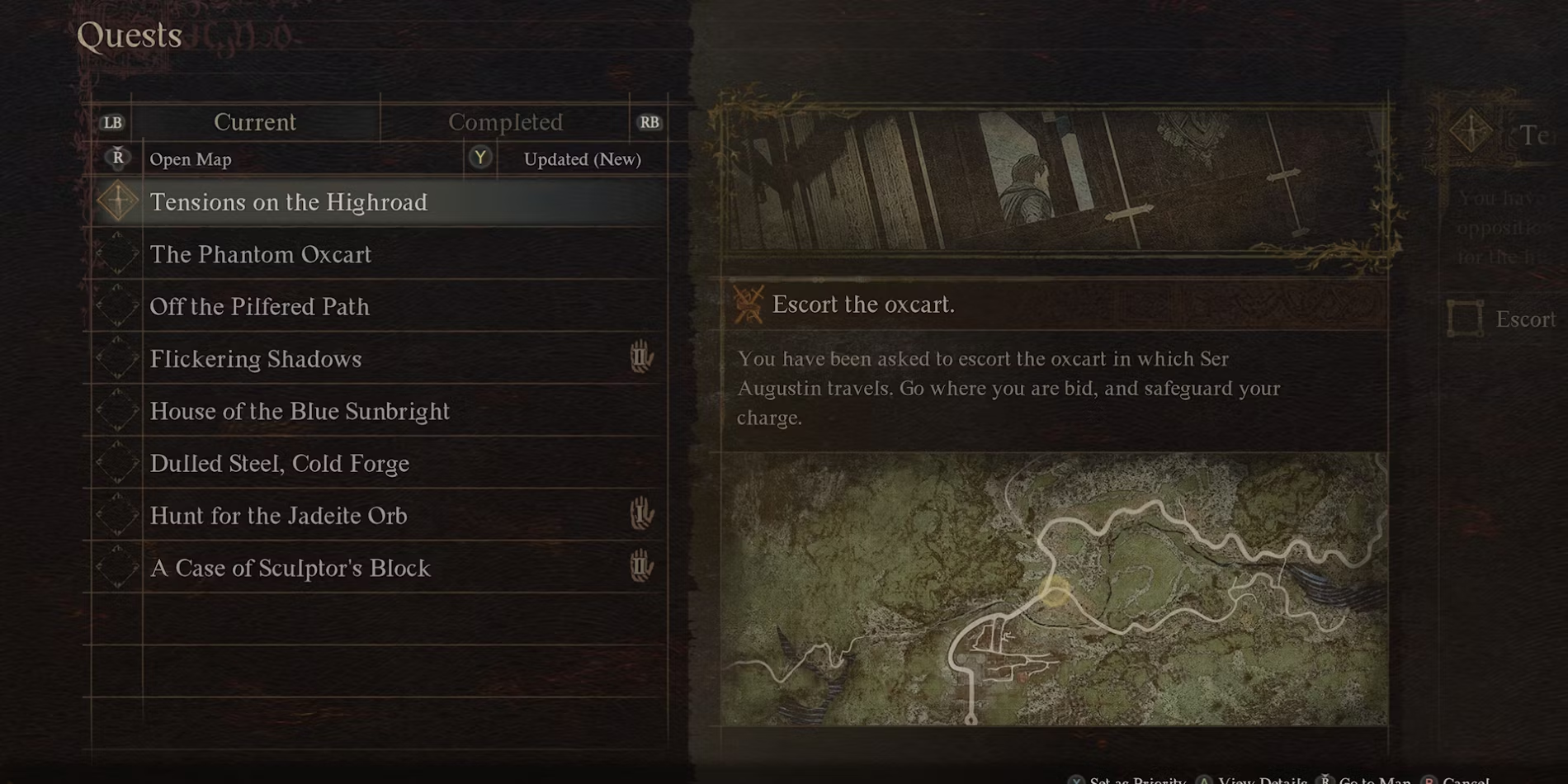Image resolution: width=1568 pixels, height=784 pixels.
Task: Choose the Hunt for the Jadeite Orb quest
Action: tap(278, 516)
